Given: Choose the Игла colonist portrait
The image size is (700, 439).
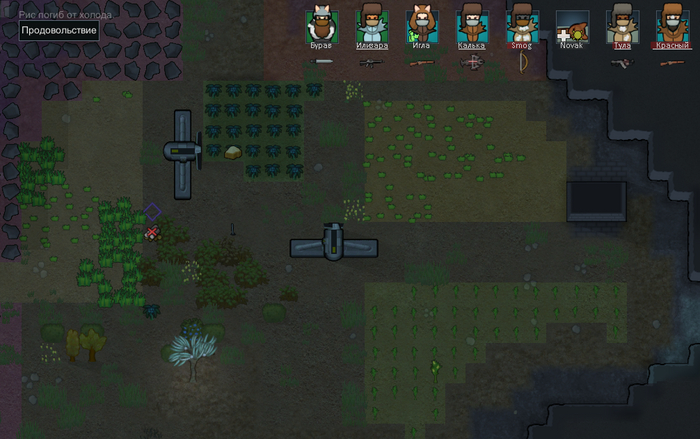Looking at the screenshot, I should (422, 26).
